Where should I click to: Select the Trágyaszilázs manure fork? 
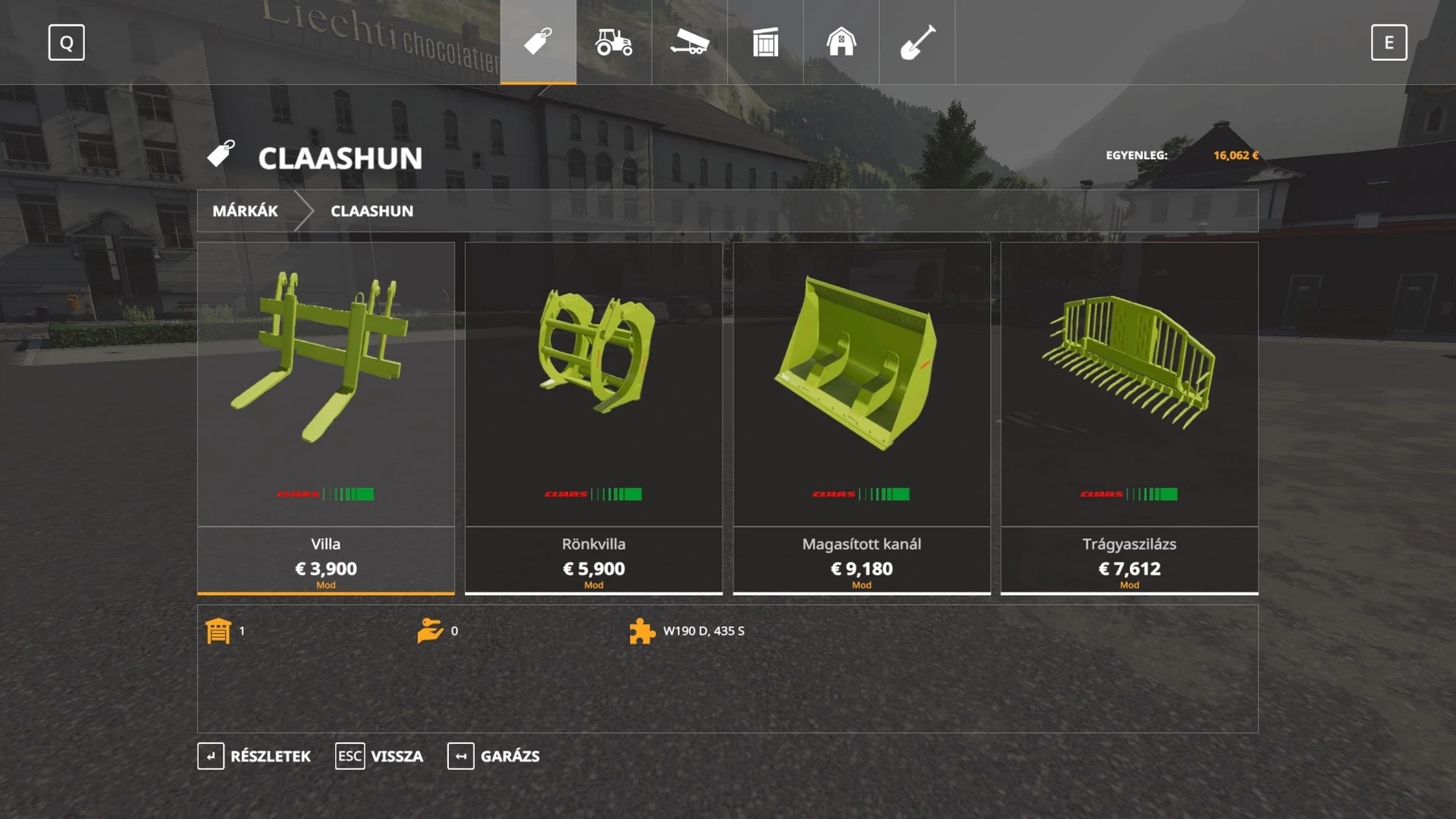click(x=1129, y=417)
